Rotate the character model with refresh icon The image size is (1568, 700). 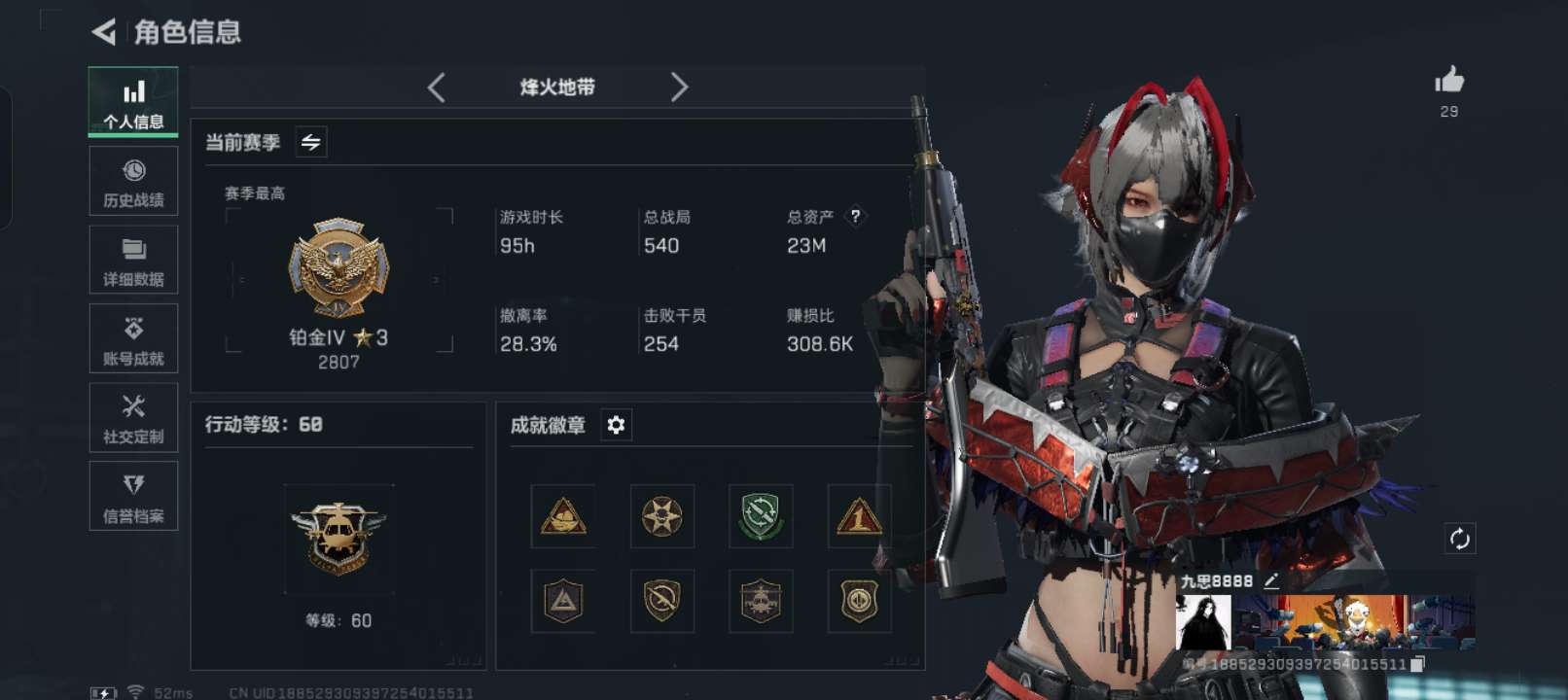point(1459,539)
